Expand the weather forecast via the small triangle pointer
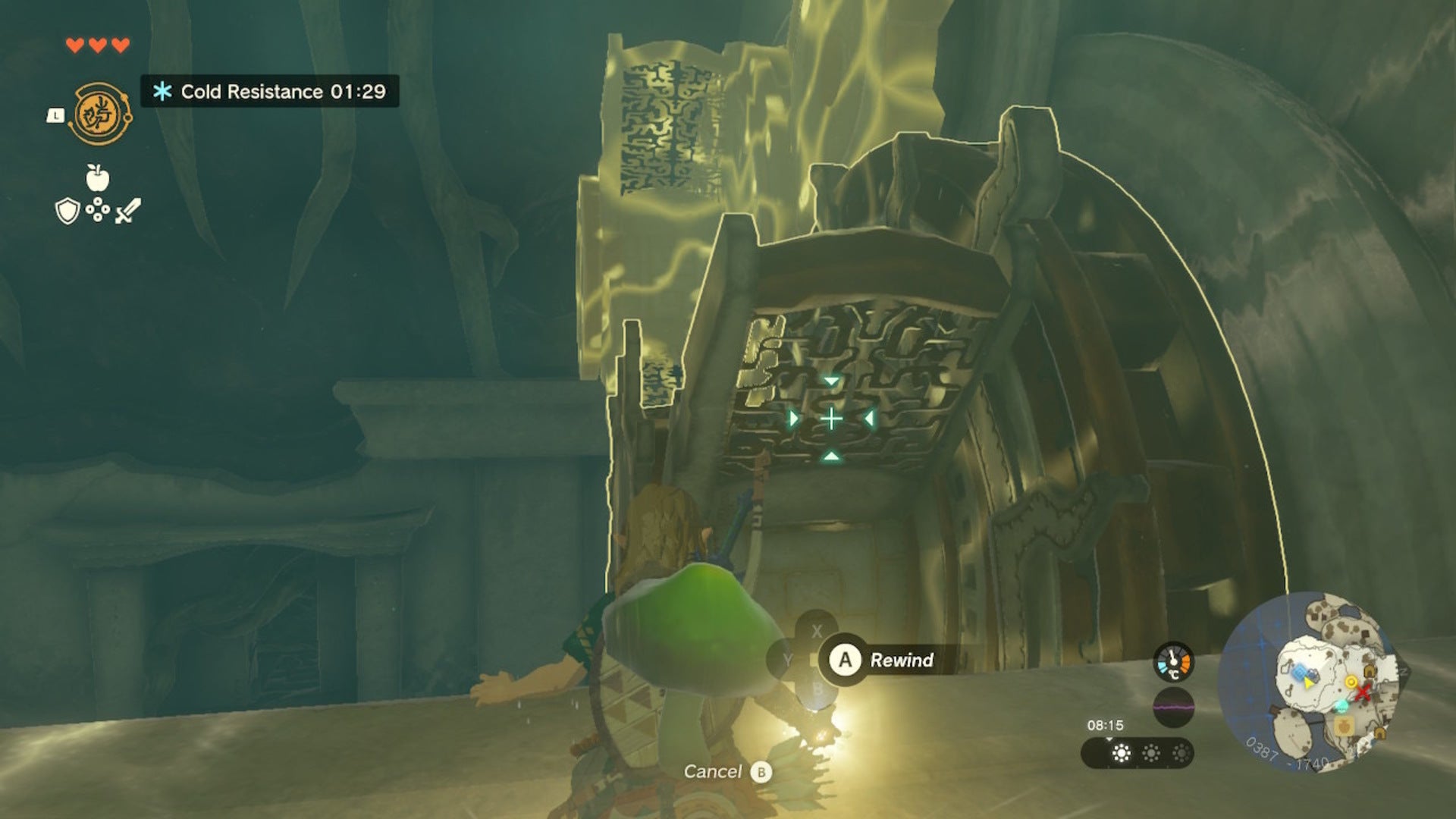Screen dimensions: 1456x819 coord(1109,739)
